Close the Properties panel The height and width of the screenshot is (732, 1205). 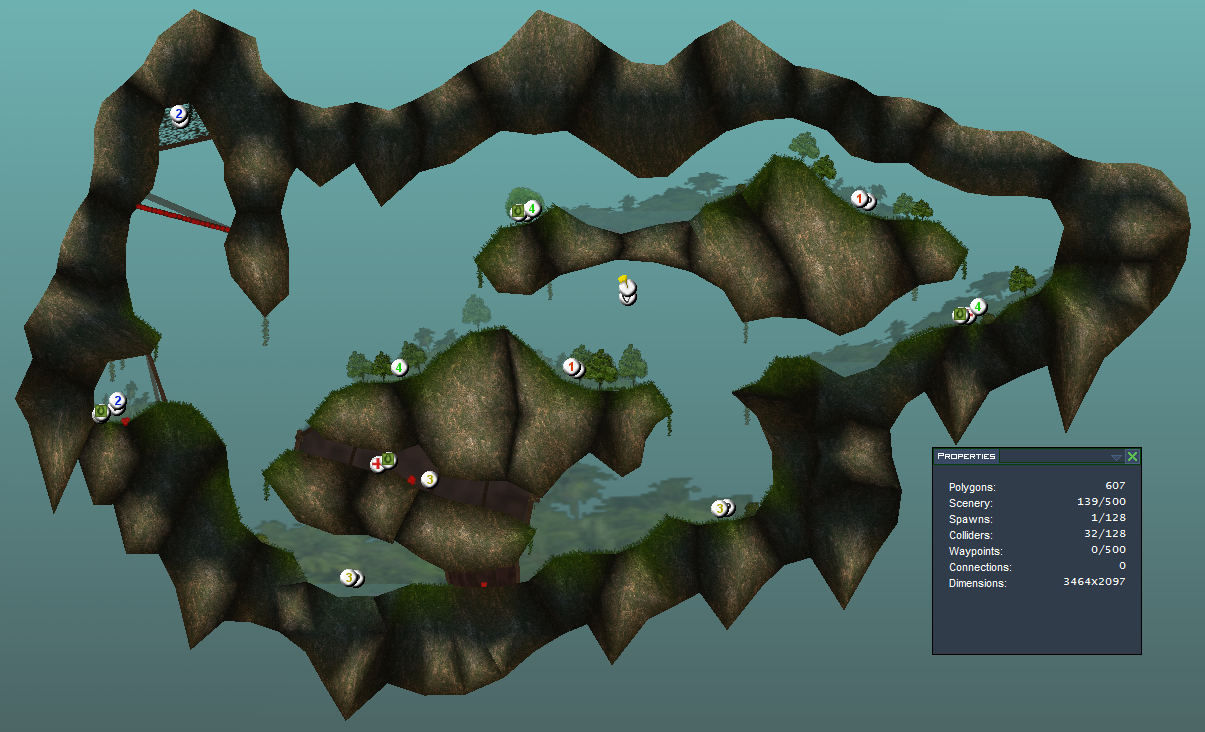tap(1132, 457)
